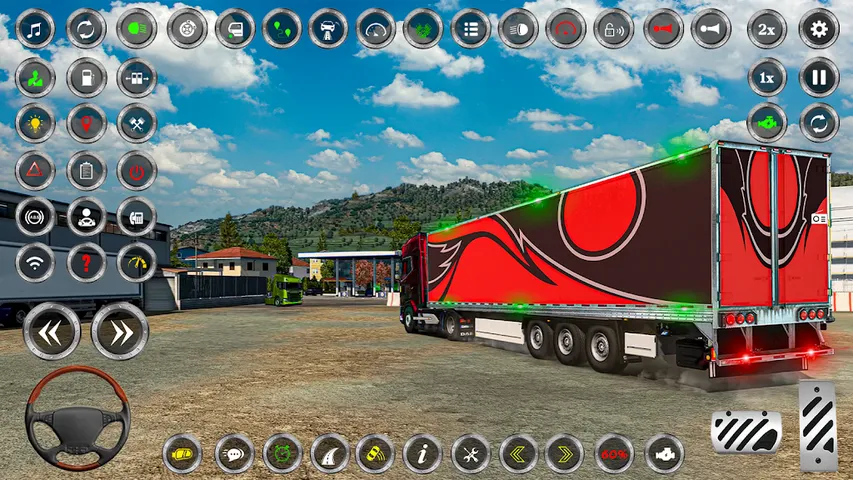853x480 pixels.
Task: Open the info 'i' button
Action: tap(422, 453)
